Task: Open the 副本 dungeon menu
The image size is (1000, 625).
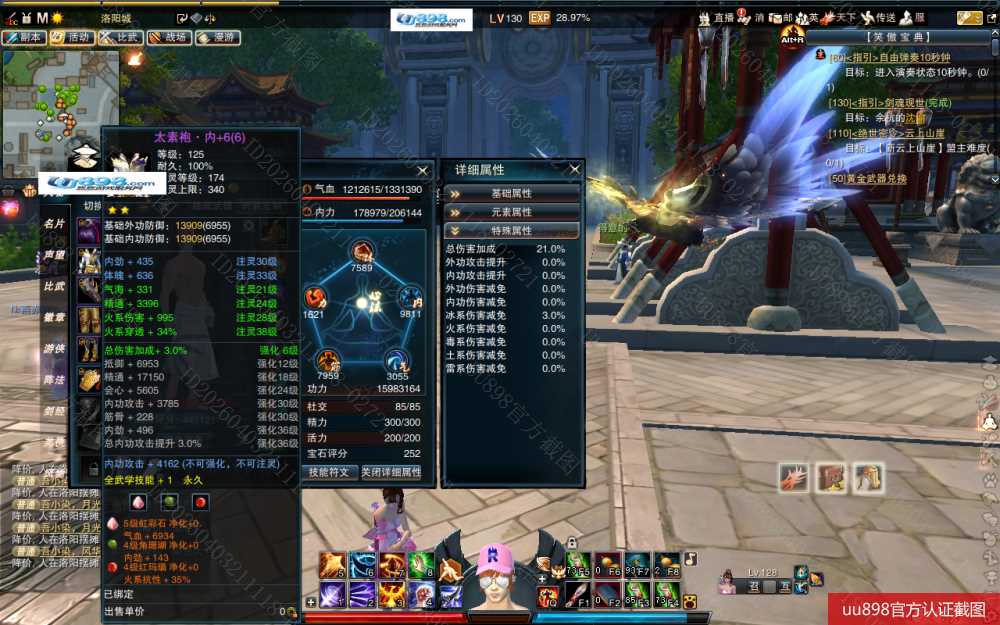Action: 25,37
